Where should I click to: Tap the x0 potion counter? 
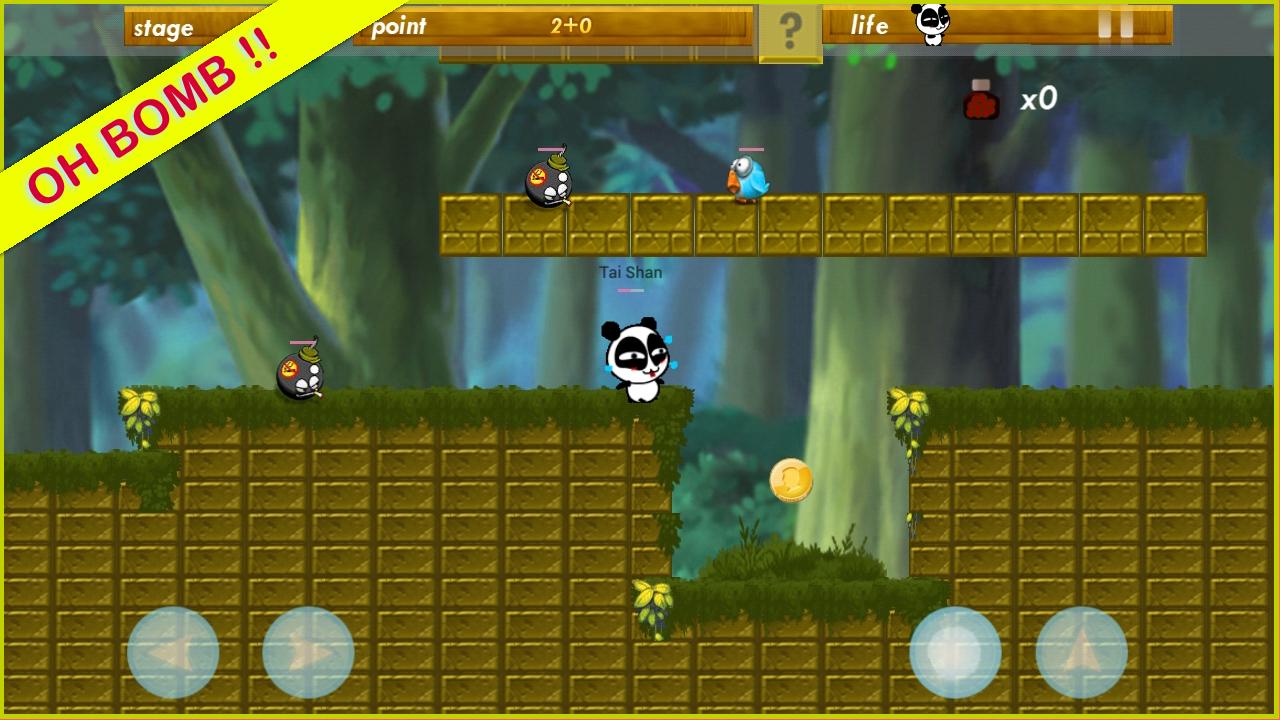(x=1038, y=98)
